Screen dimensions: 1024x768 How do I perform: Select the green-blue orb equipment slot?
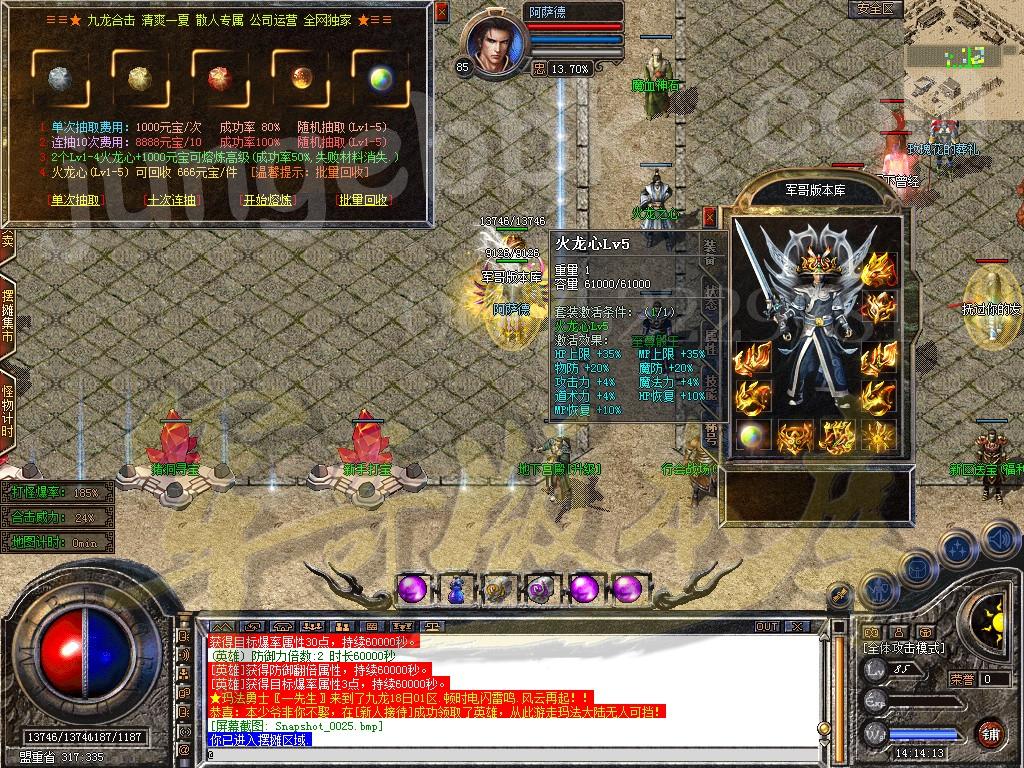point(752,436)
